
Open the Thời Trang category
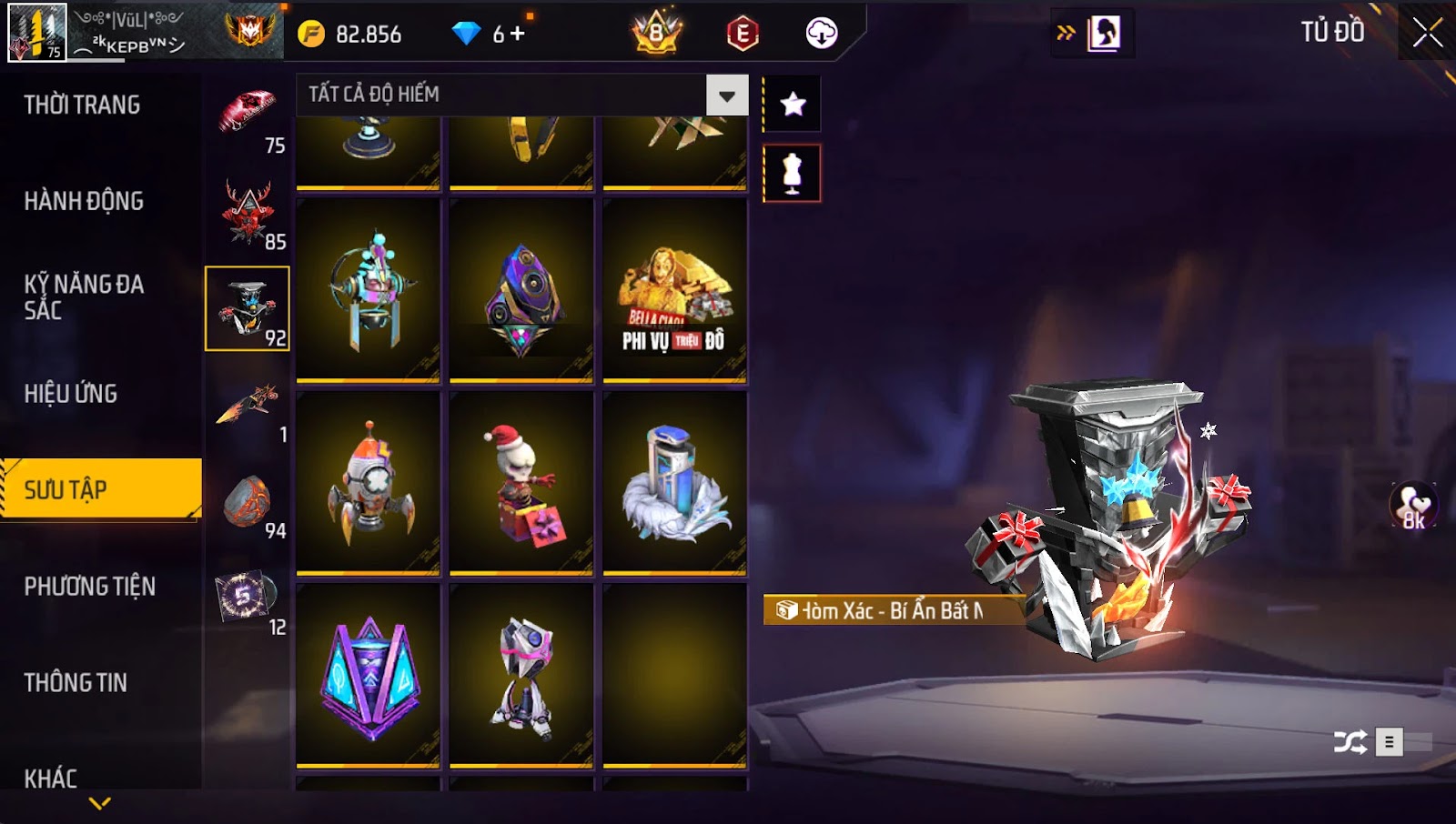click(x=82, y=105)
